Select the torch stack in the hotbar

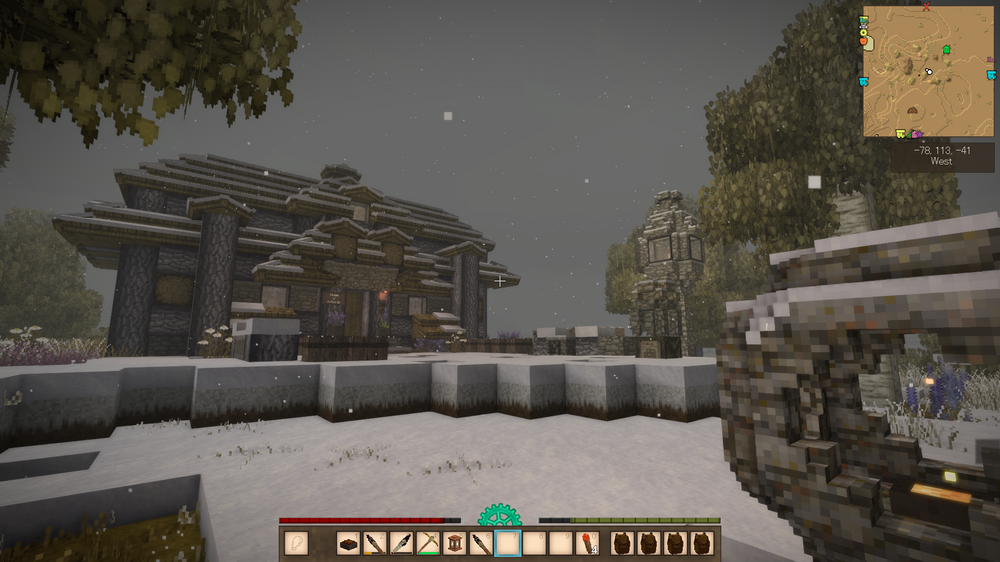coord(589,543)
